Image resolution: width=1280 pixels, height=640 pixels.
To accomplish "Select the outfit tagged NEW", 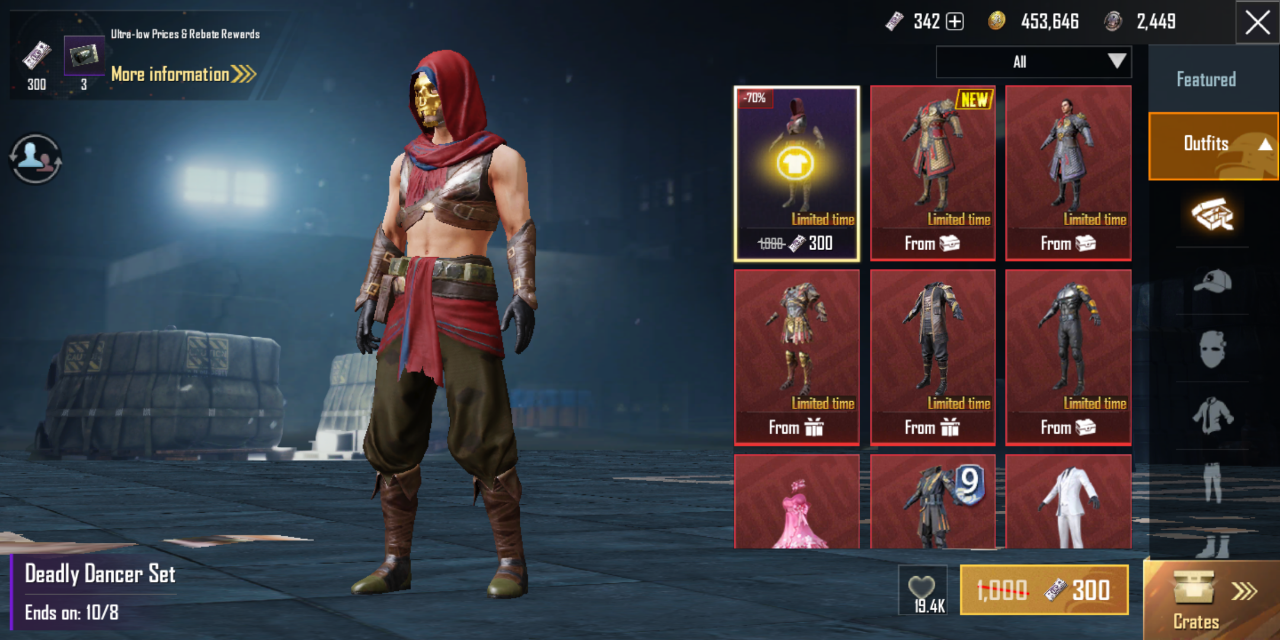I will (932, 173).
